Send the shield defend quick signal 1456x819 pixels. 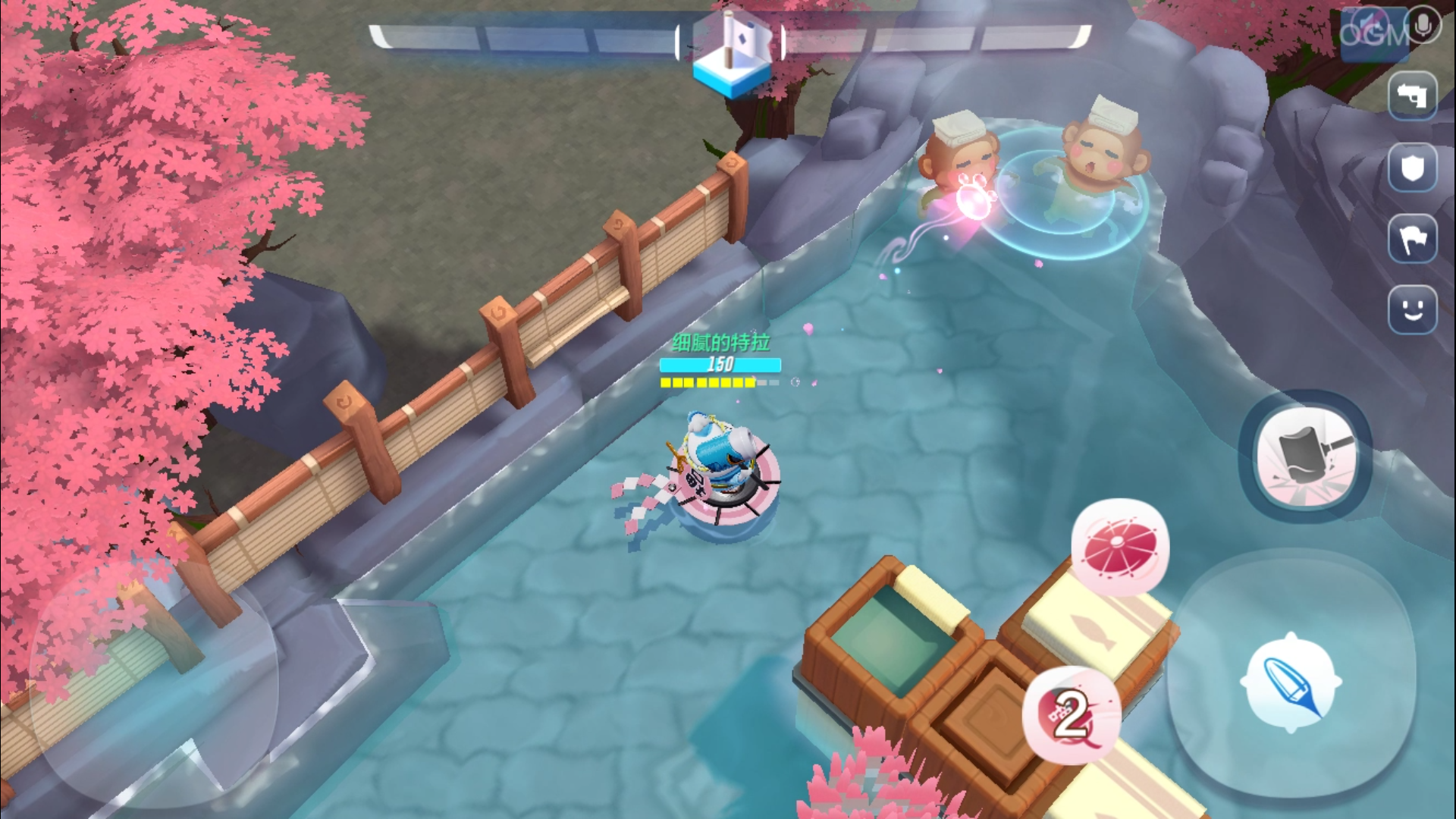(x=1412, y=168)
